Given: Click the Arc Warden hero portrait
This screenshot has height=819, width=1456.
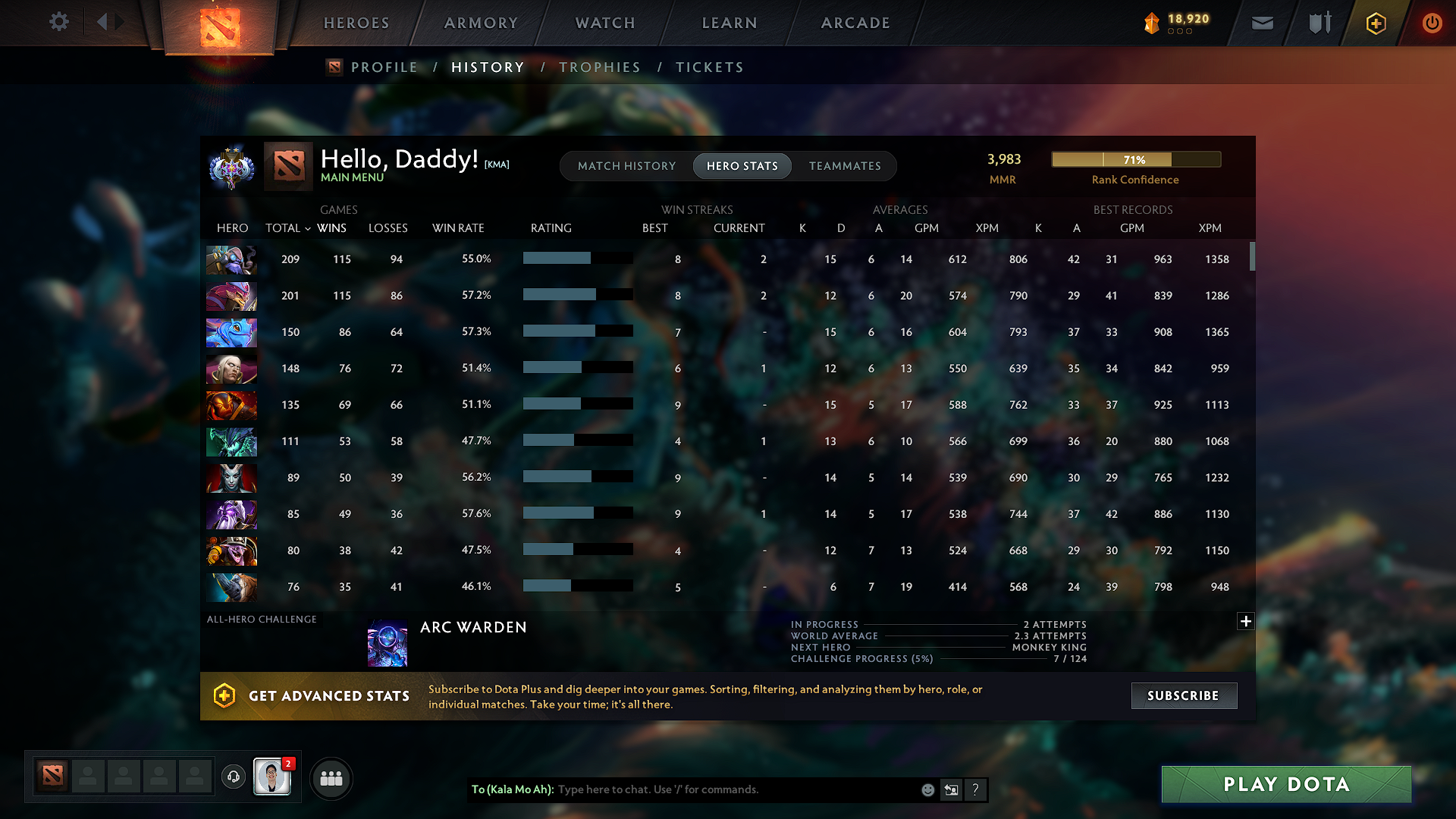Looking at the screenshot, I should (x=387, y=642).
